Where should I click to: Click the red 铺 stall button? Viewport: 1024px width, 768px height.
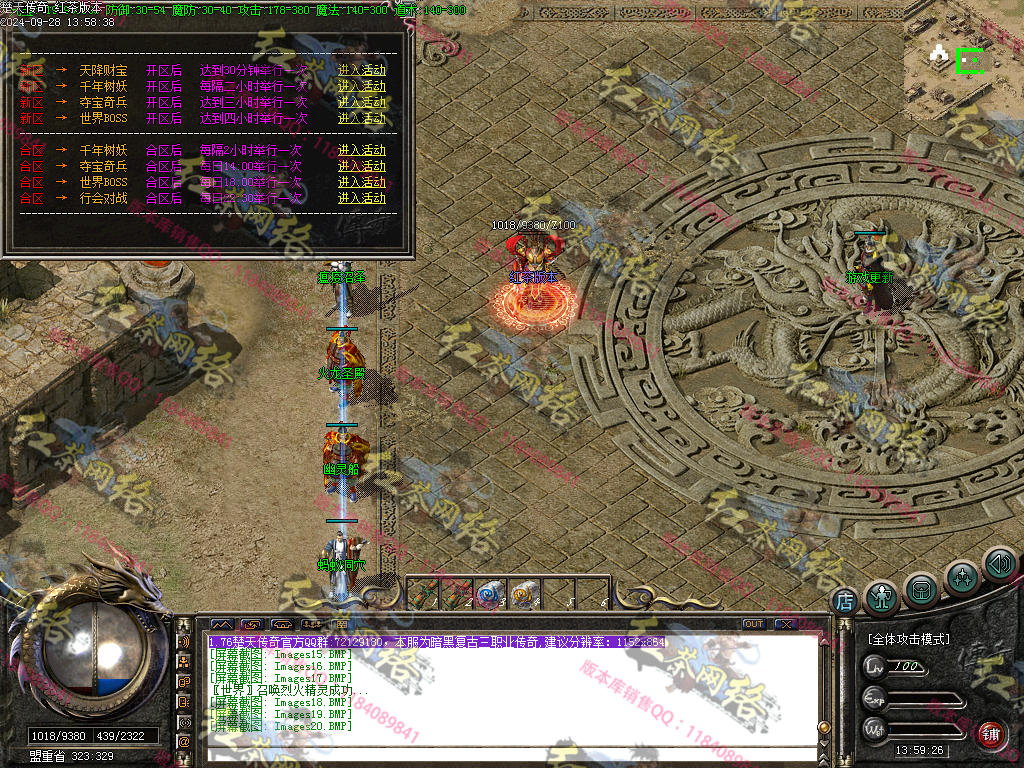[991, 732]
